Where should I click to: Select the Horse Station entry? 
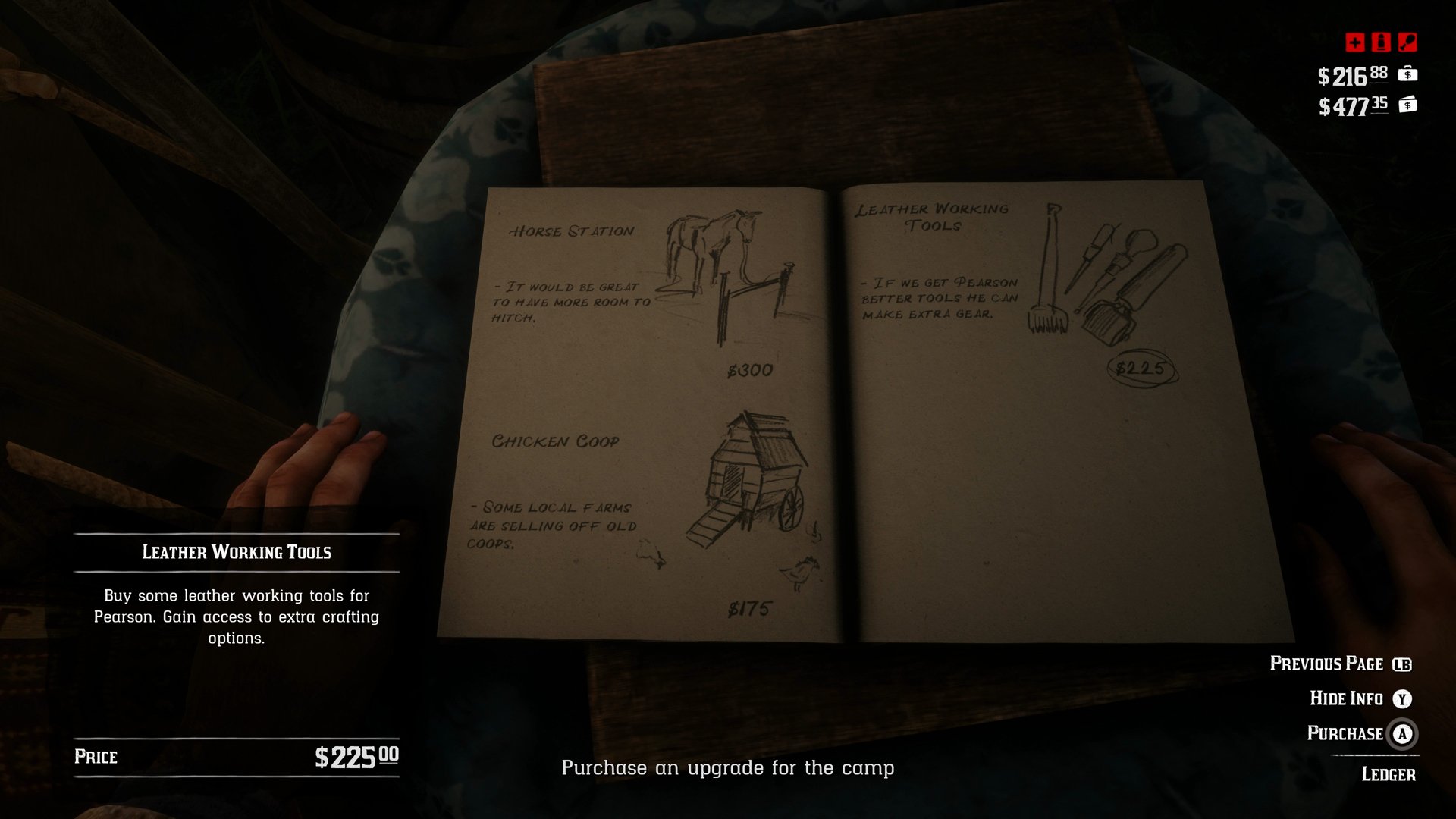coord(573,230)
